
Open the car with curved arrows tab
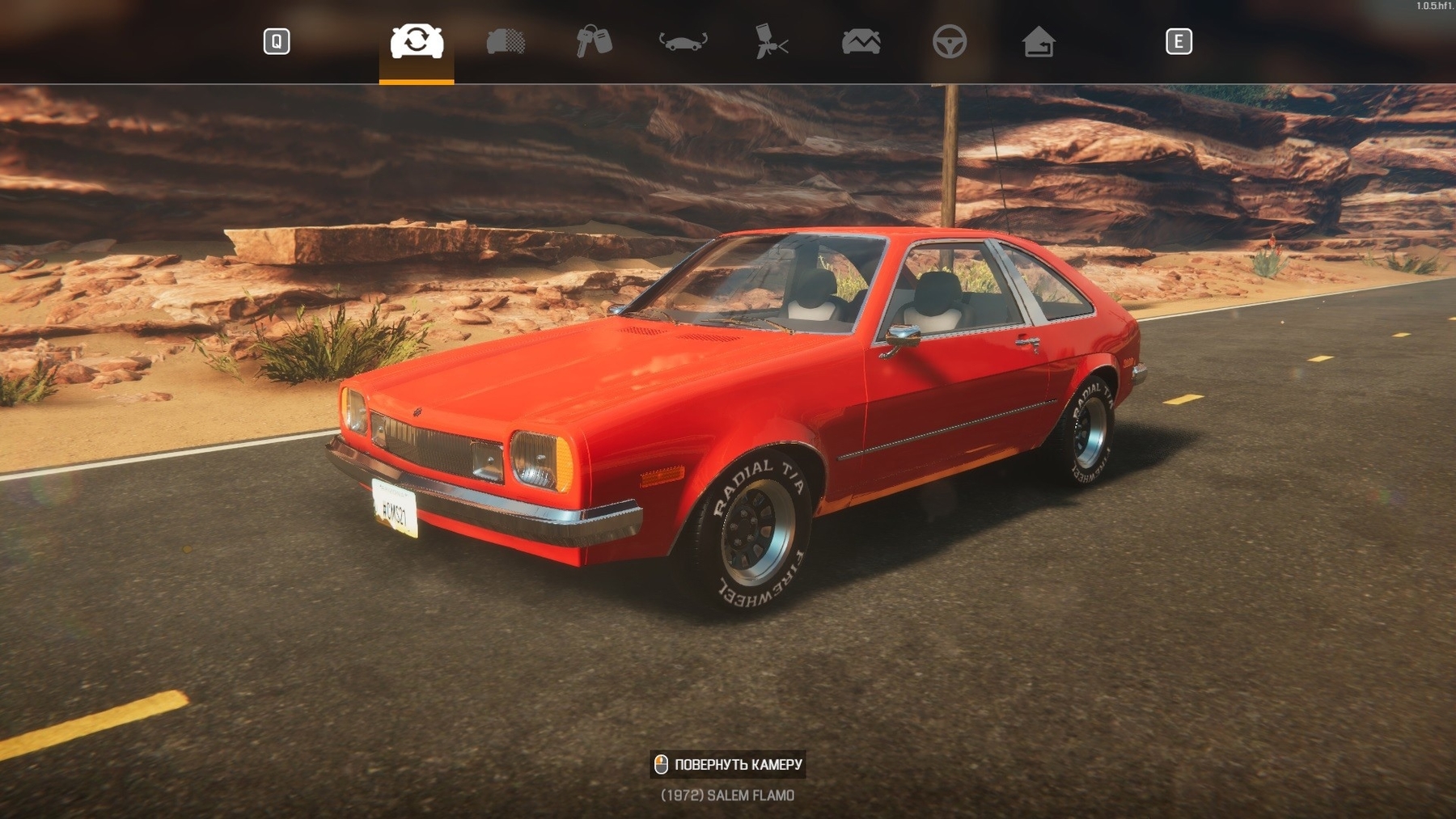tap(684, 41)
